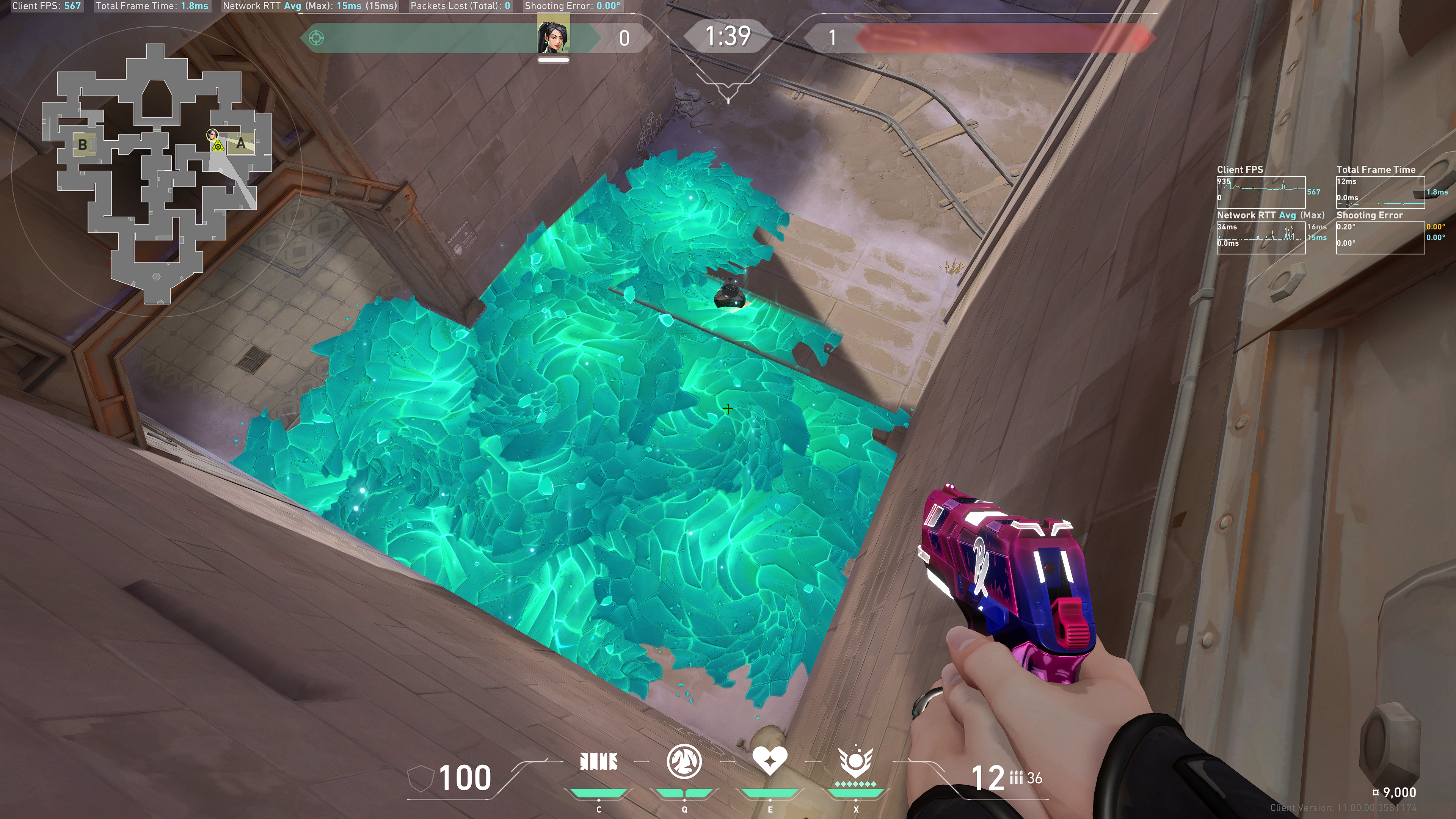The height and width of the screenshot is (819, 1456).
Task: Click the A site marker on minimap
Action: (242, 144)
